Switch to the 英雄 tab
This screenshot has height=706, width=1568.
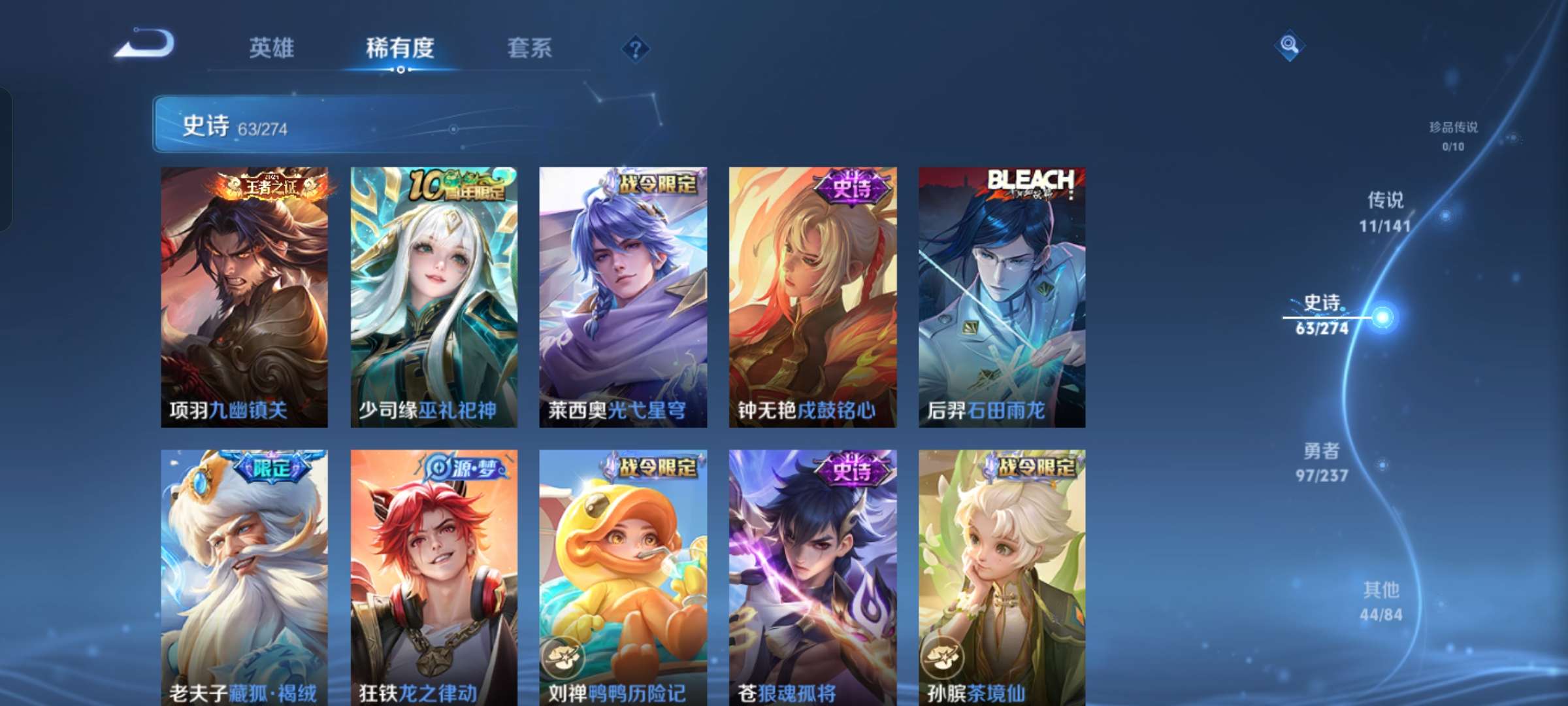click(x=271, y=48)
